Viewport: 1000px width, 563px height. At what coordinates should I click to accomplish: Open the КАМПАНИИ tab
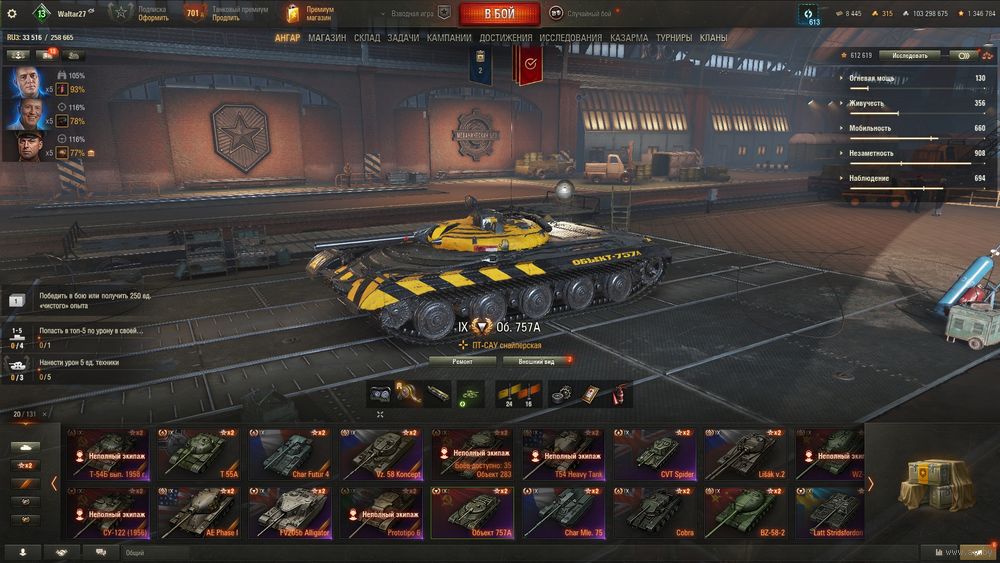pyautogui.click(x=449, y=38)
